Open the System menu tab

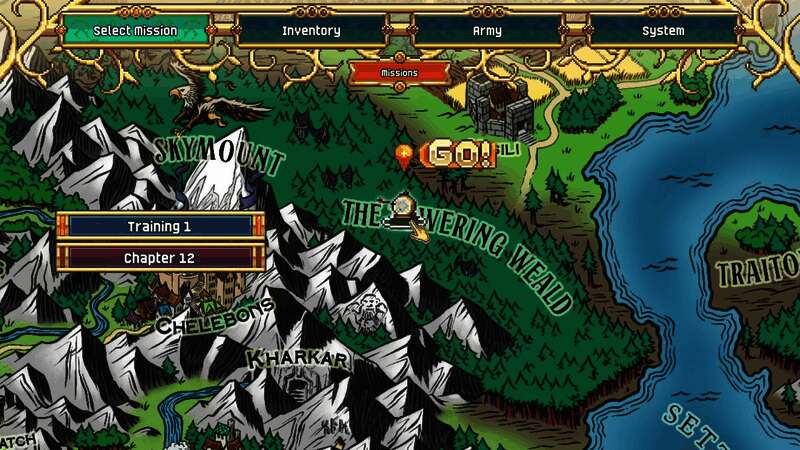(x=663, y=31)
